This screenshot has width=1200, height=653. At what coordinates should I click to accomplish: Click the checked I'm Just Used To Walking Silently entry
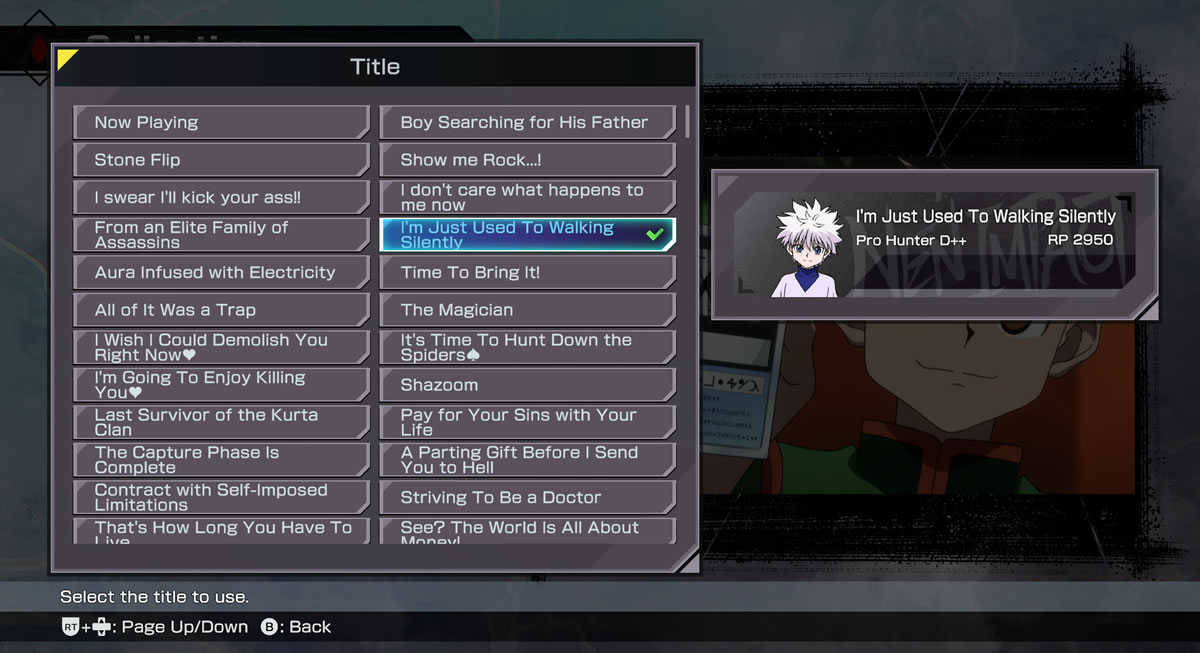point(527,235)
